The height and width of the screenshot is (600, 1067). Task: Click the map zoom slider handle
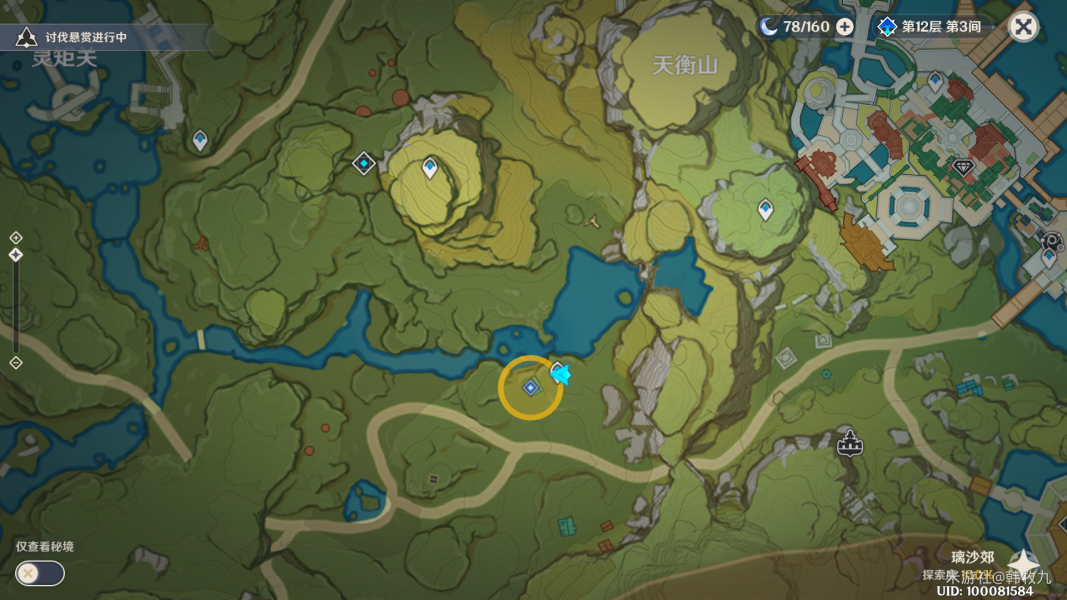16,255
